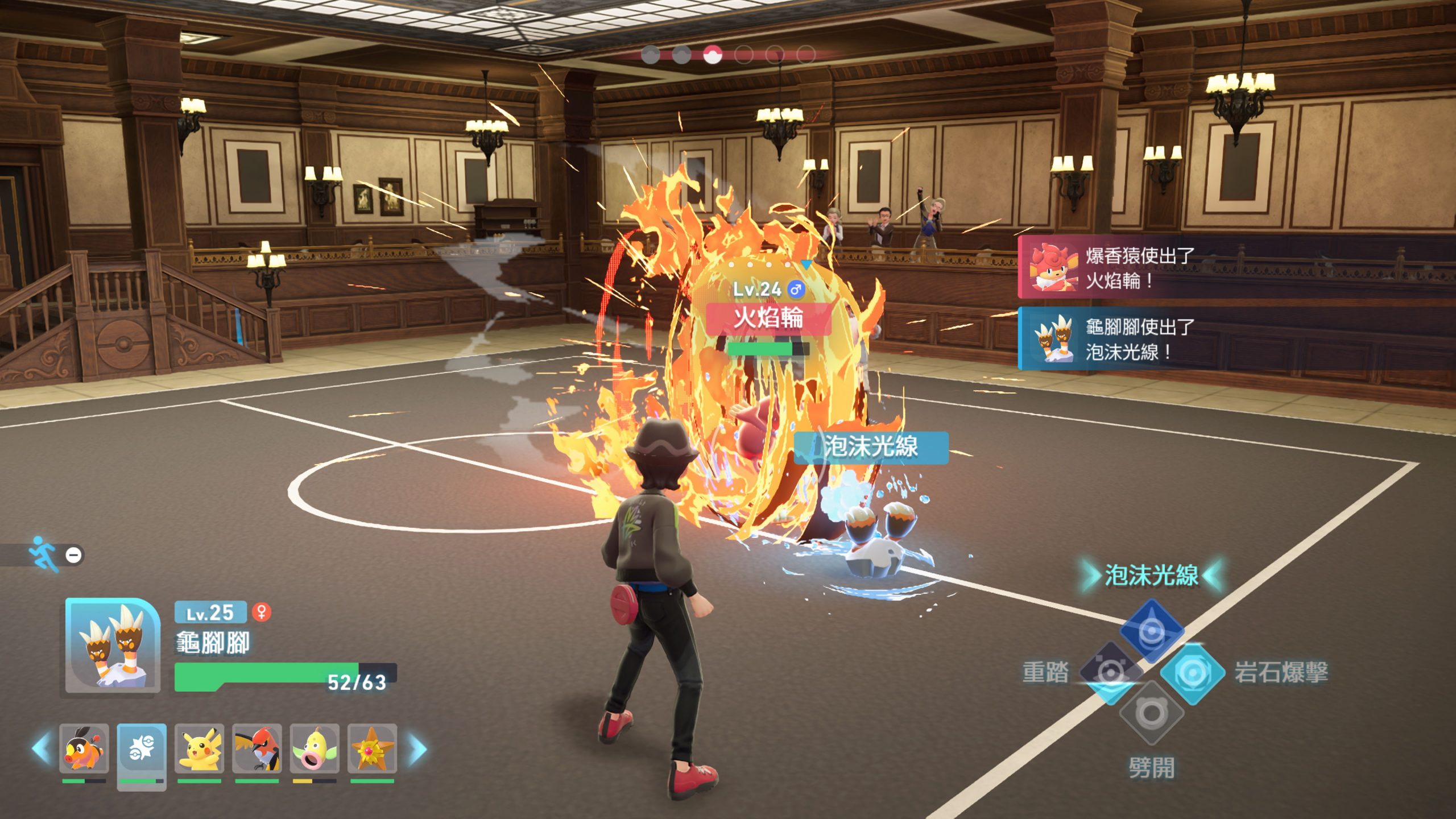Image resolution: width=1456 pixels, height=819 pixels.
Task: Open the Binacle portrait panel
Action: (112, 645)
